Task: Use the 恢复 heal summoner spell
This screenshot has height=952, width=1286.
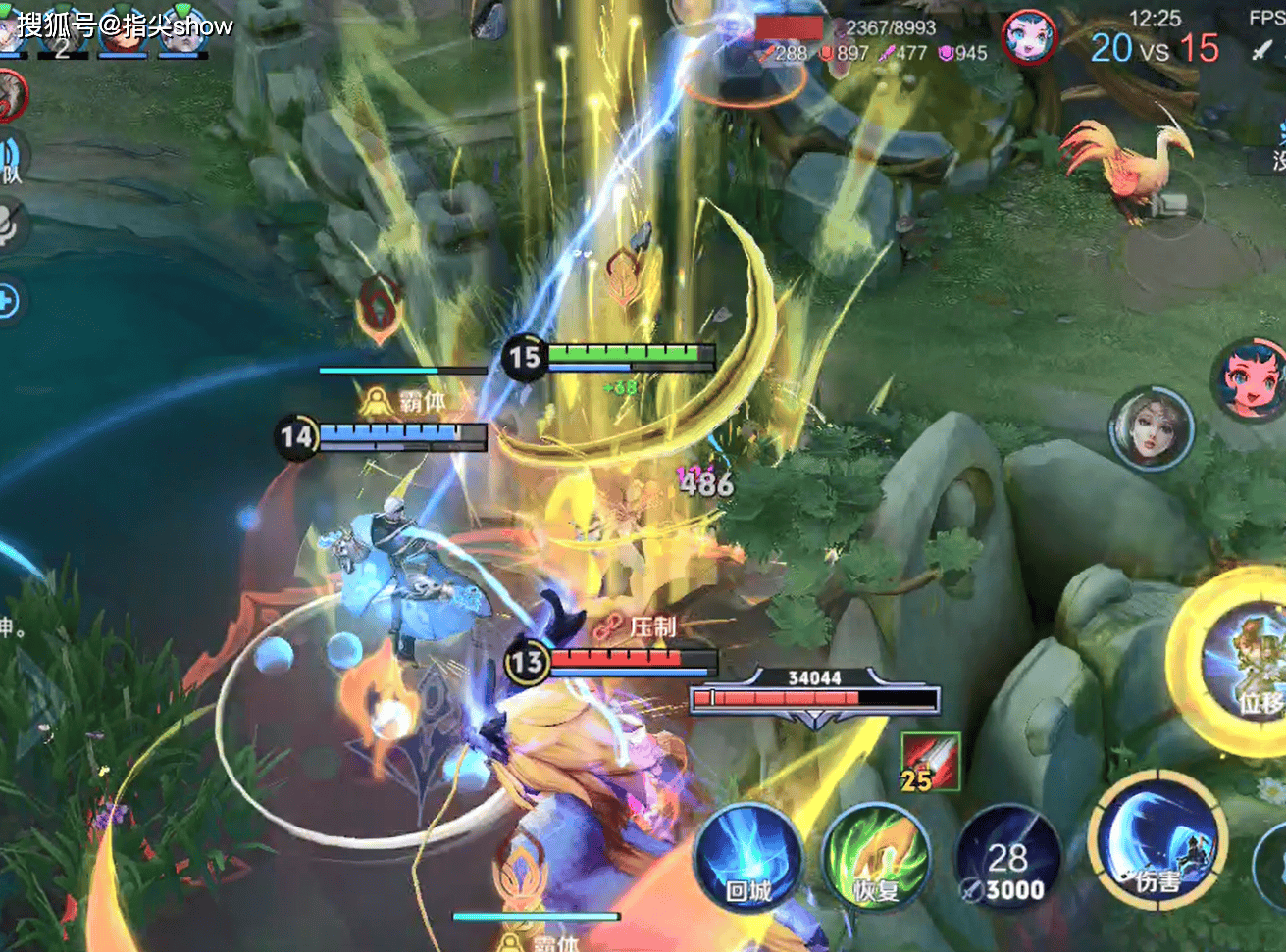Action: coord(876,859)
